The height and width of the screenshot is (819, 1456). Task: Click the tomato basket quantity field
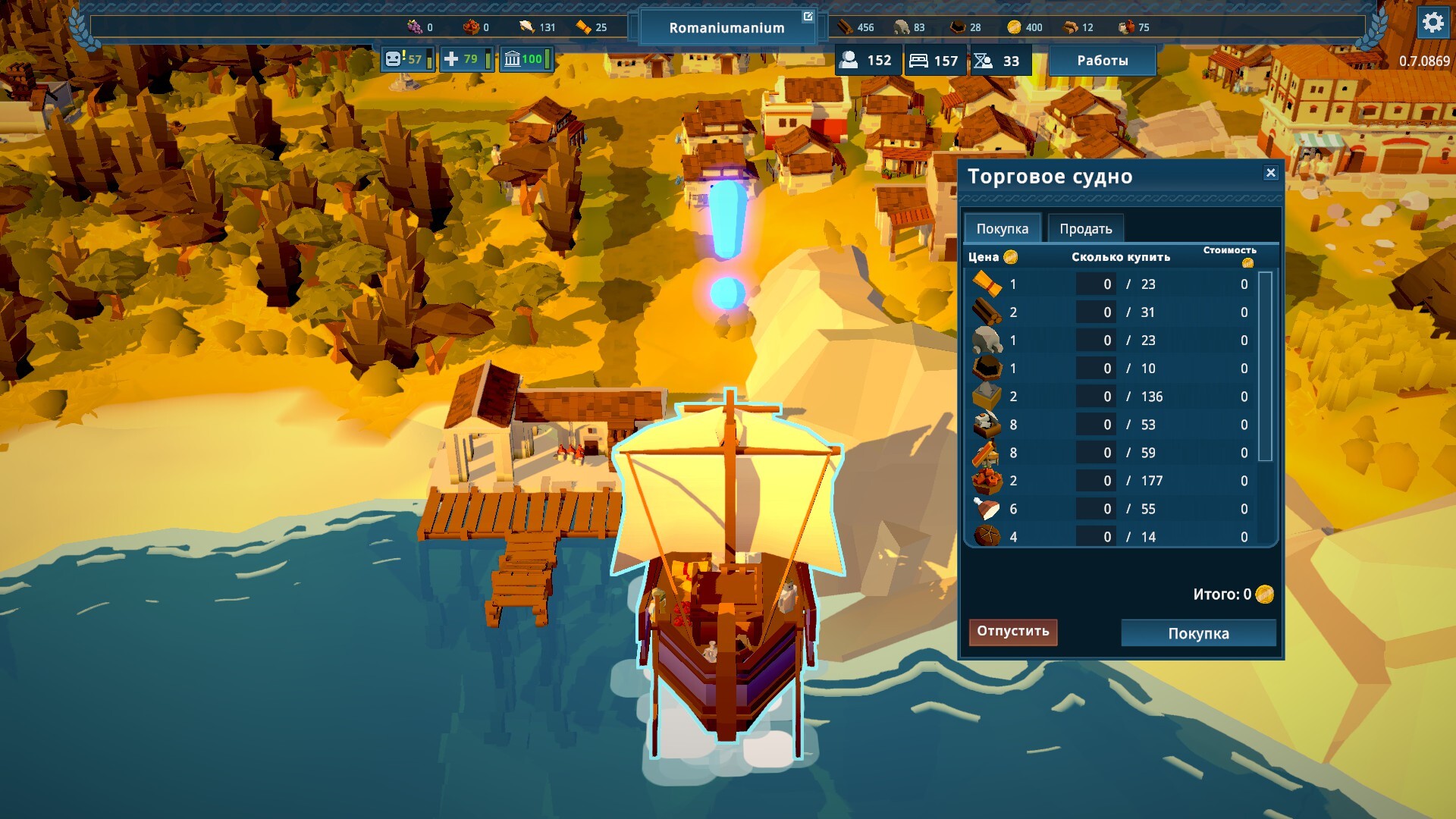pyautogui.click(x=1096, y=481)
